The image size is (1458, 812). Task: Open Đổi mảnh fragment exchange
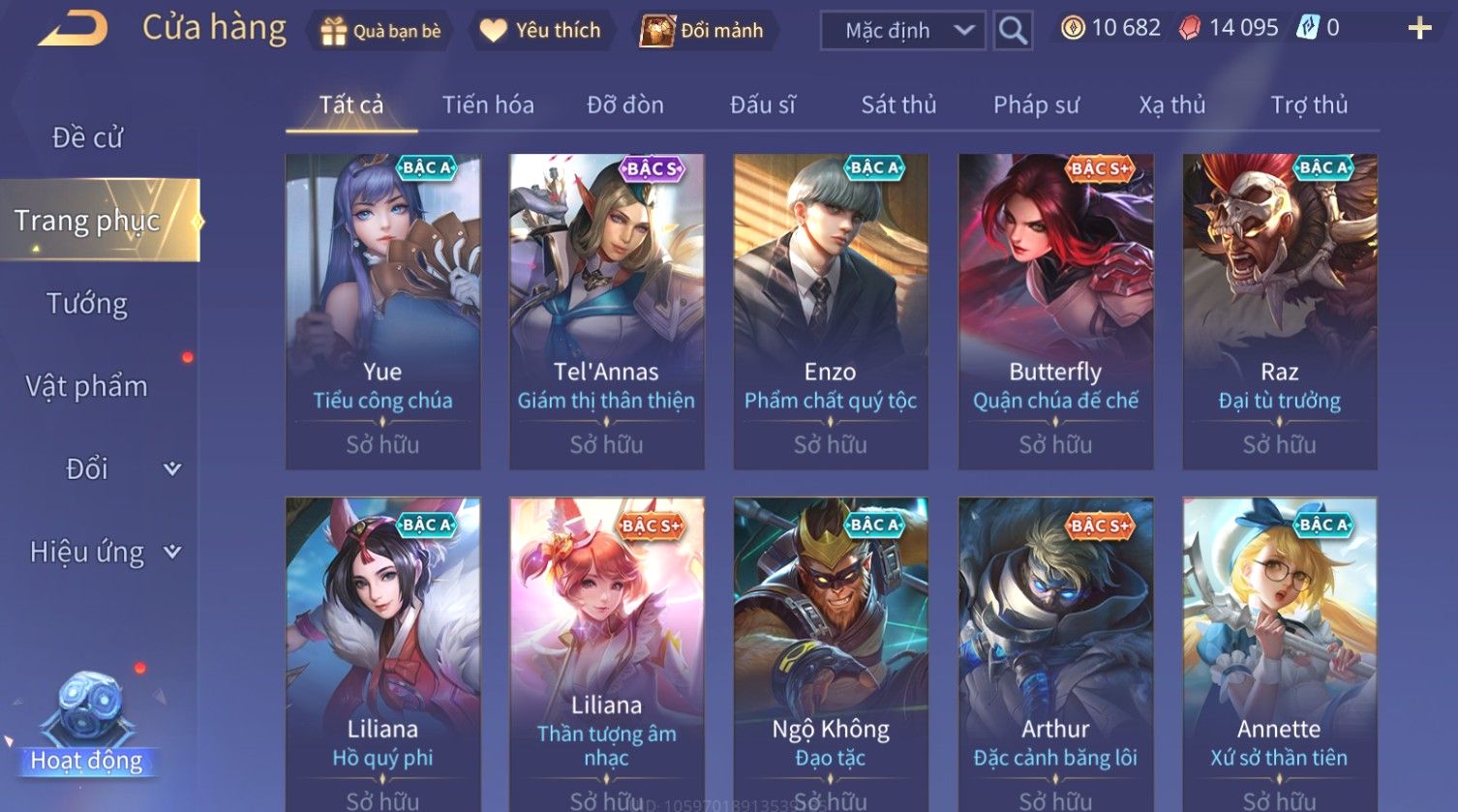[x=702, y=31]
